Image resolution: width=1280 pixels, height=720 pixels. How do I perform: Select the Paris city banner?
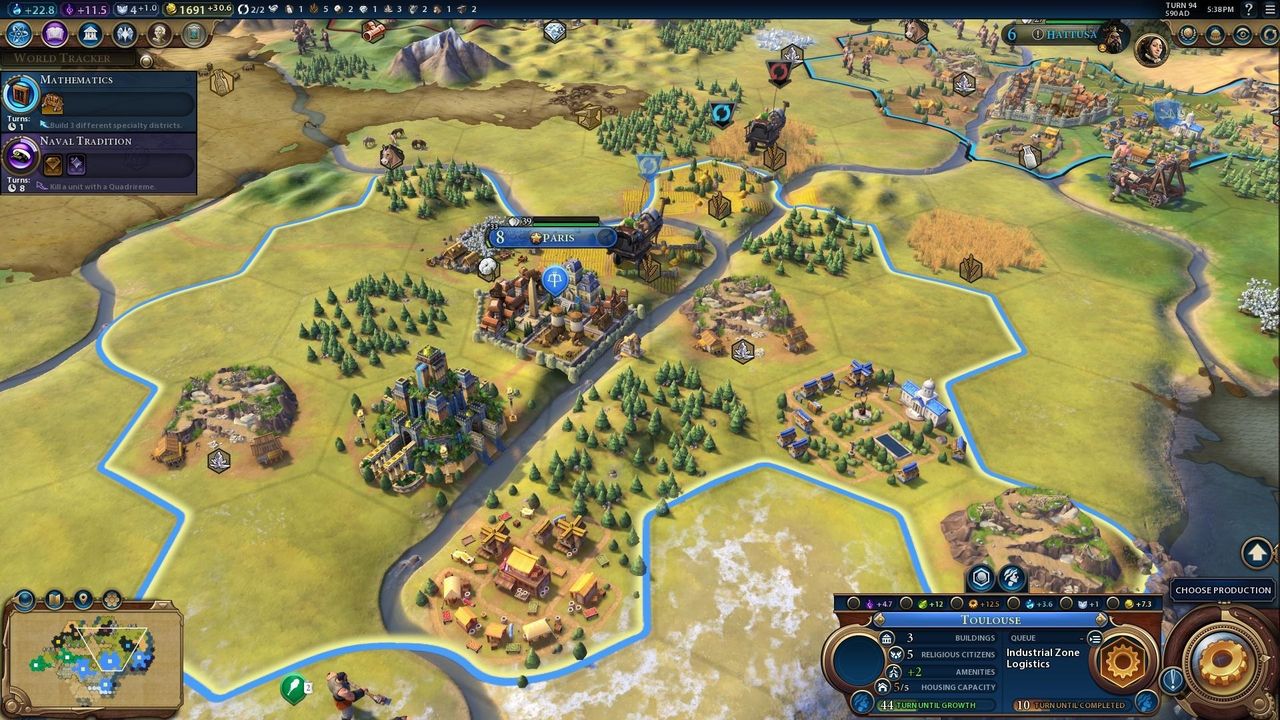point(552,238)
